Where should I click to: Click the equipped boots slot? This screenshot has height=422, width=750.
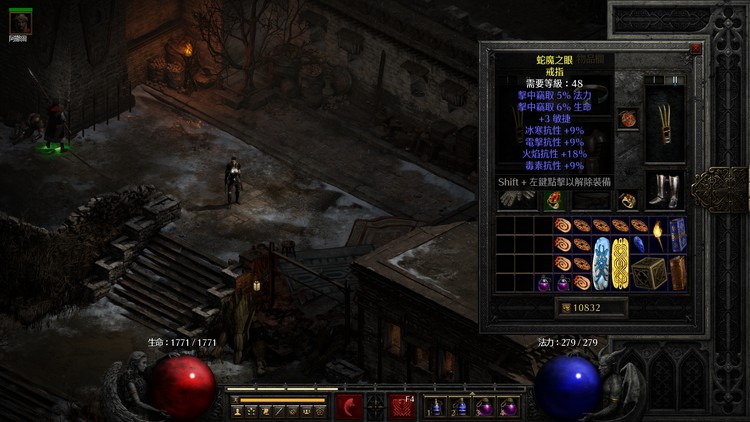click(665, 190)
